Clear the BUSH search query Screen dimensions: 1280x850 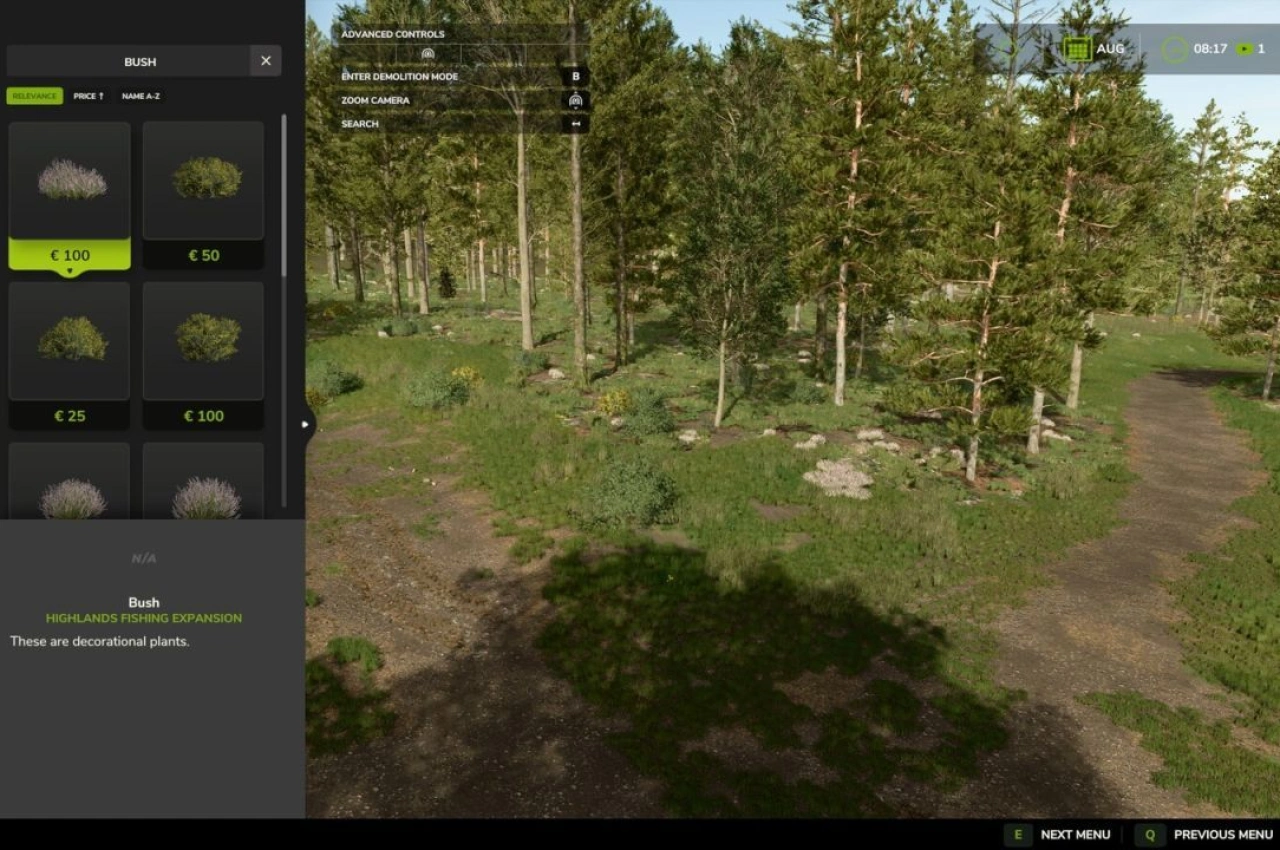[x=265, y=61]
